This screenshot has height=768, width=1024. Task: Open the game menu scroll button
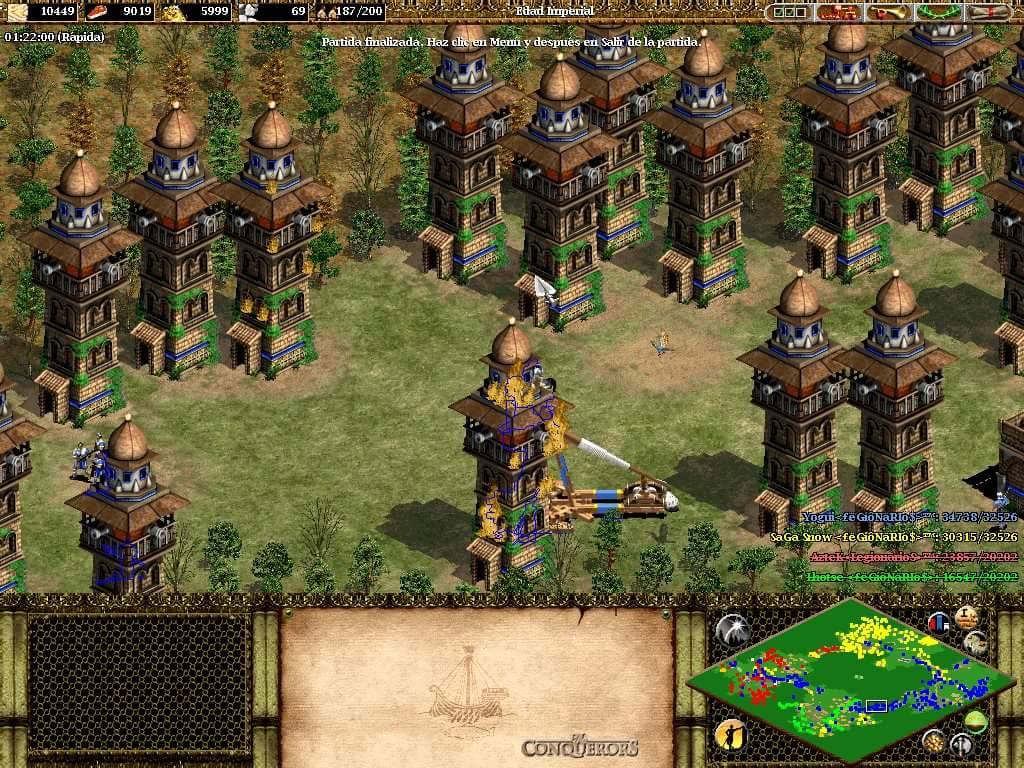click(x=988, y=12)
